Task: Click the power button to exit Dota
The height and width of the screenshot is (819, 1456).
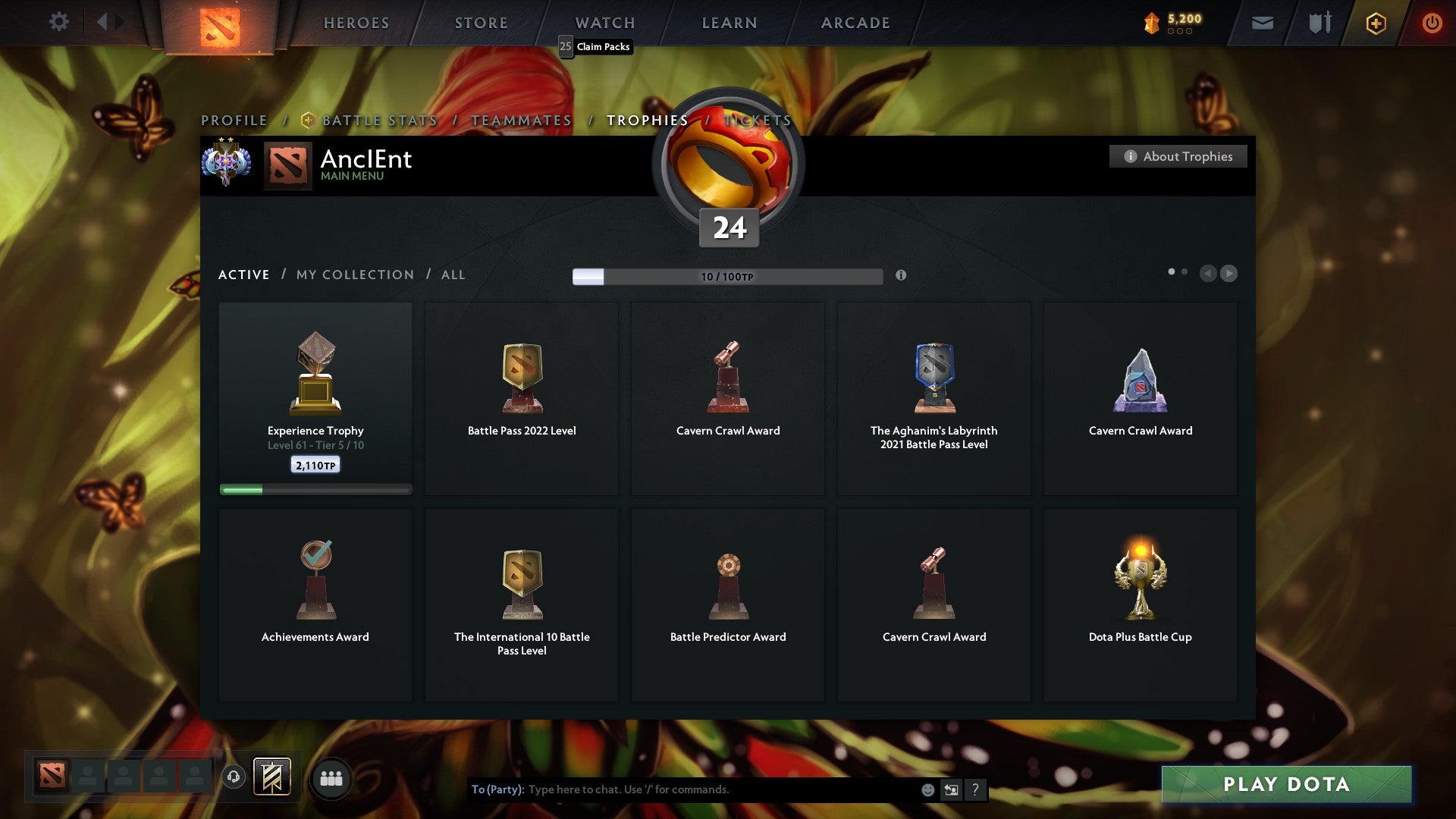Action: click(1432, 22)
